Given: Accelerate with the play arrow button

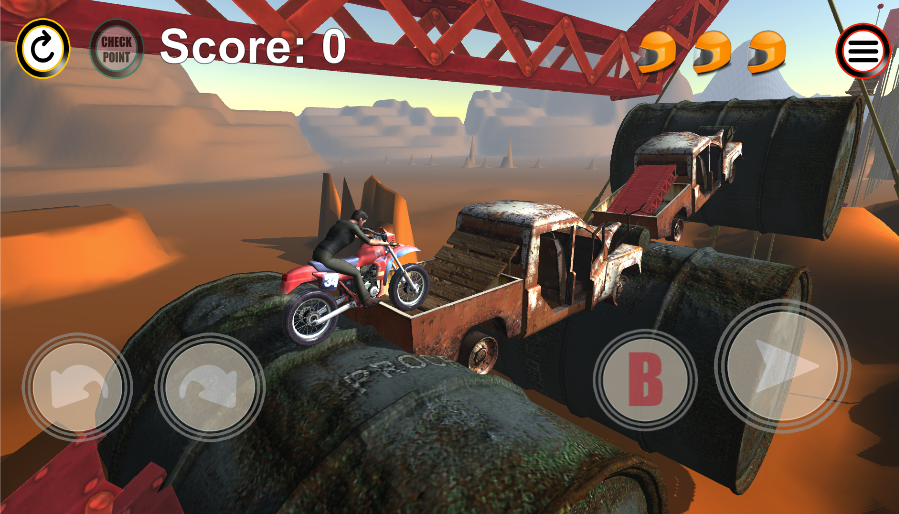Looking at the screenshot, I should point(783,366).
